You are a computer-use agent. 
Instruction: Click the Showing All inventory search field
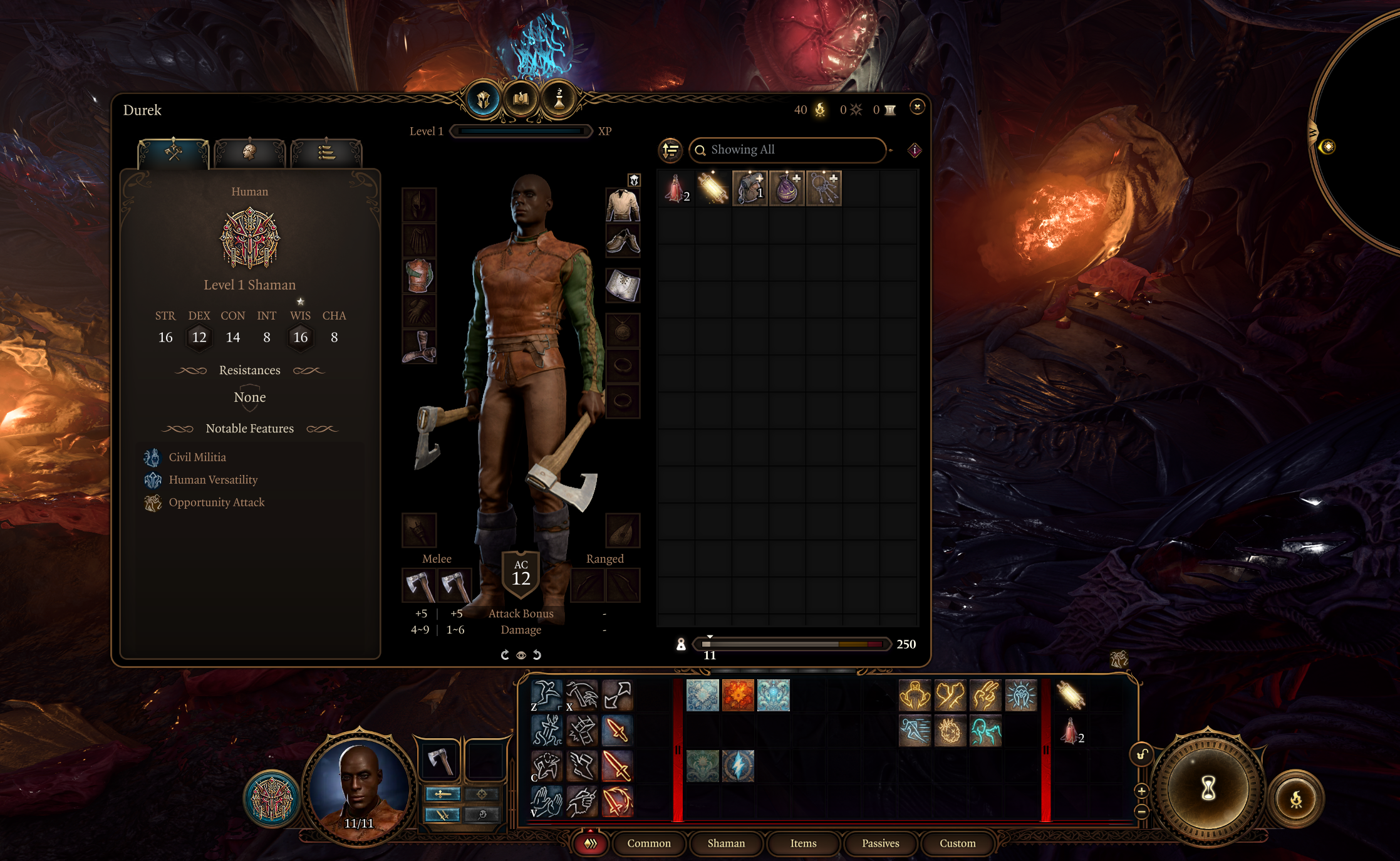point(789,150)
